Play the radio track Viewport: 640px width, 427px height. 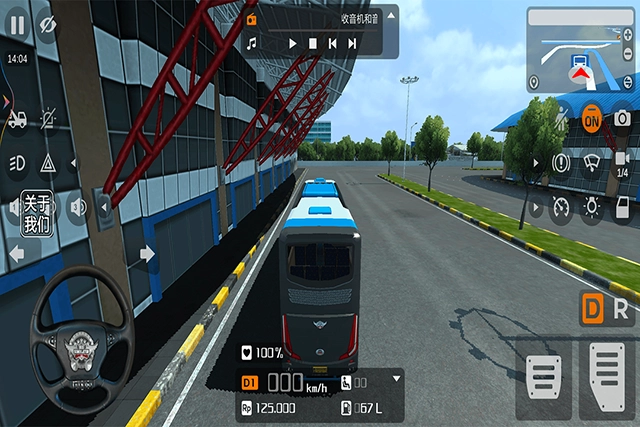[x=292, y=44]
